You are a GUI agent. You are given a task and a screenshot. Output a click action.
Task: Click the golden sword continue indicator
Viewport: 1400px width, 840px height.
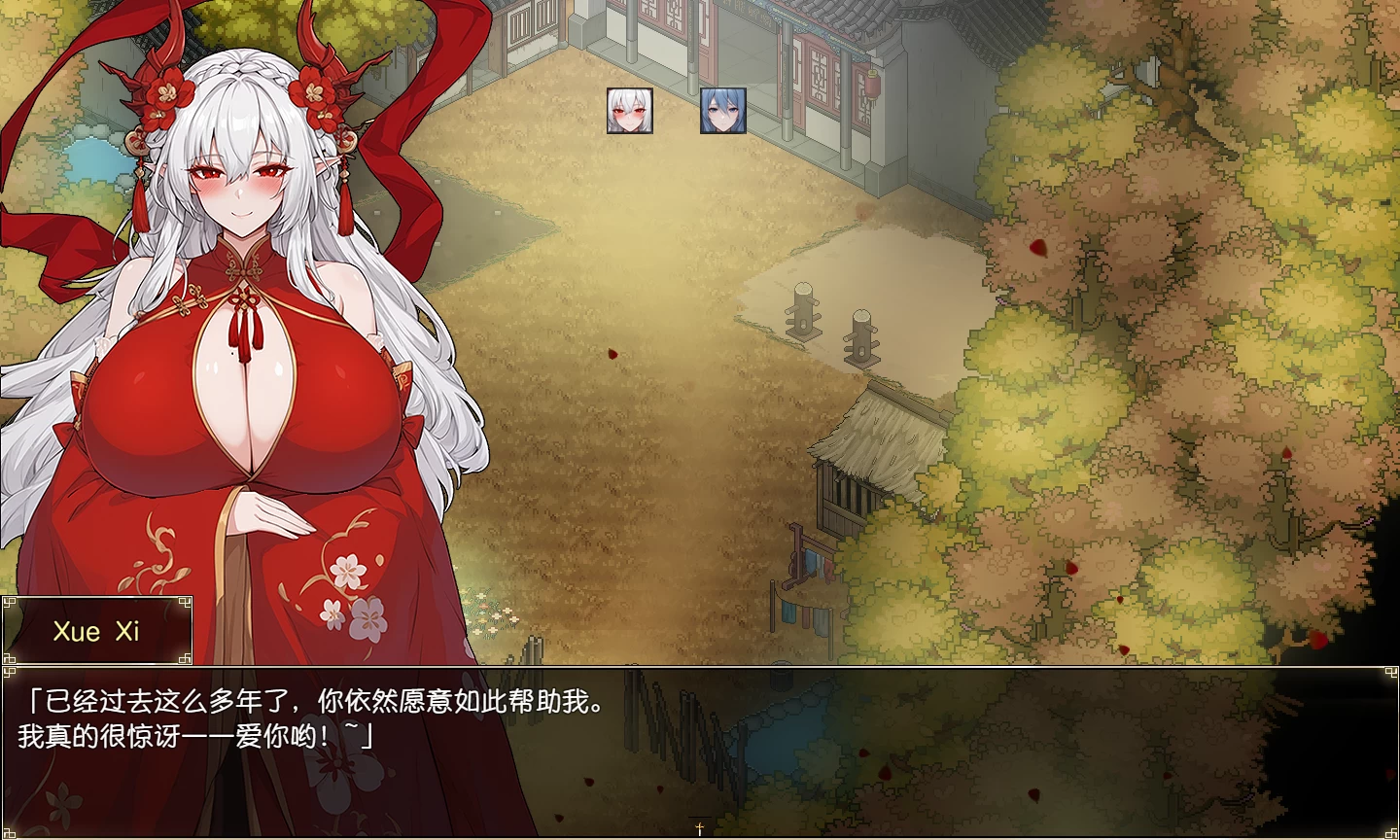pyautogui.click(x=700, y=826)
